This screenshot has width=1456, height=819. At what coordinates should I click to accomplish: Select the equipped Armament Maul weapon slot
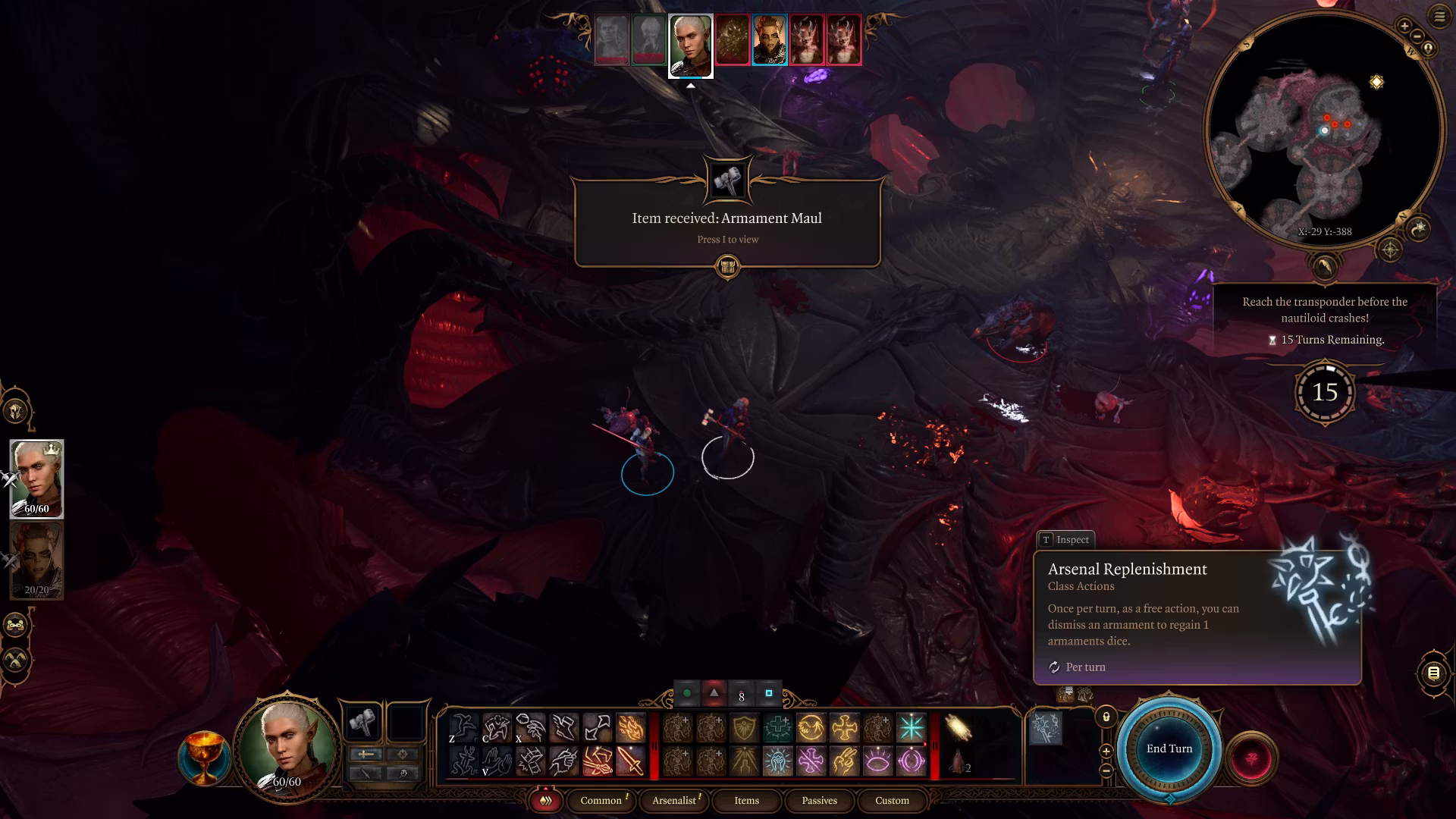click(362, 723)
